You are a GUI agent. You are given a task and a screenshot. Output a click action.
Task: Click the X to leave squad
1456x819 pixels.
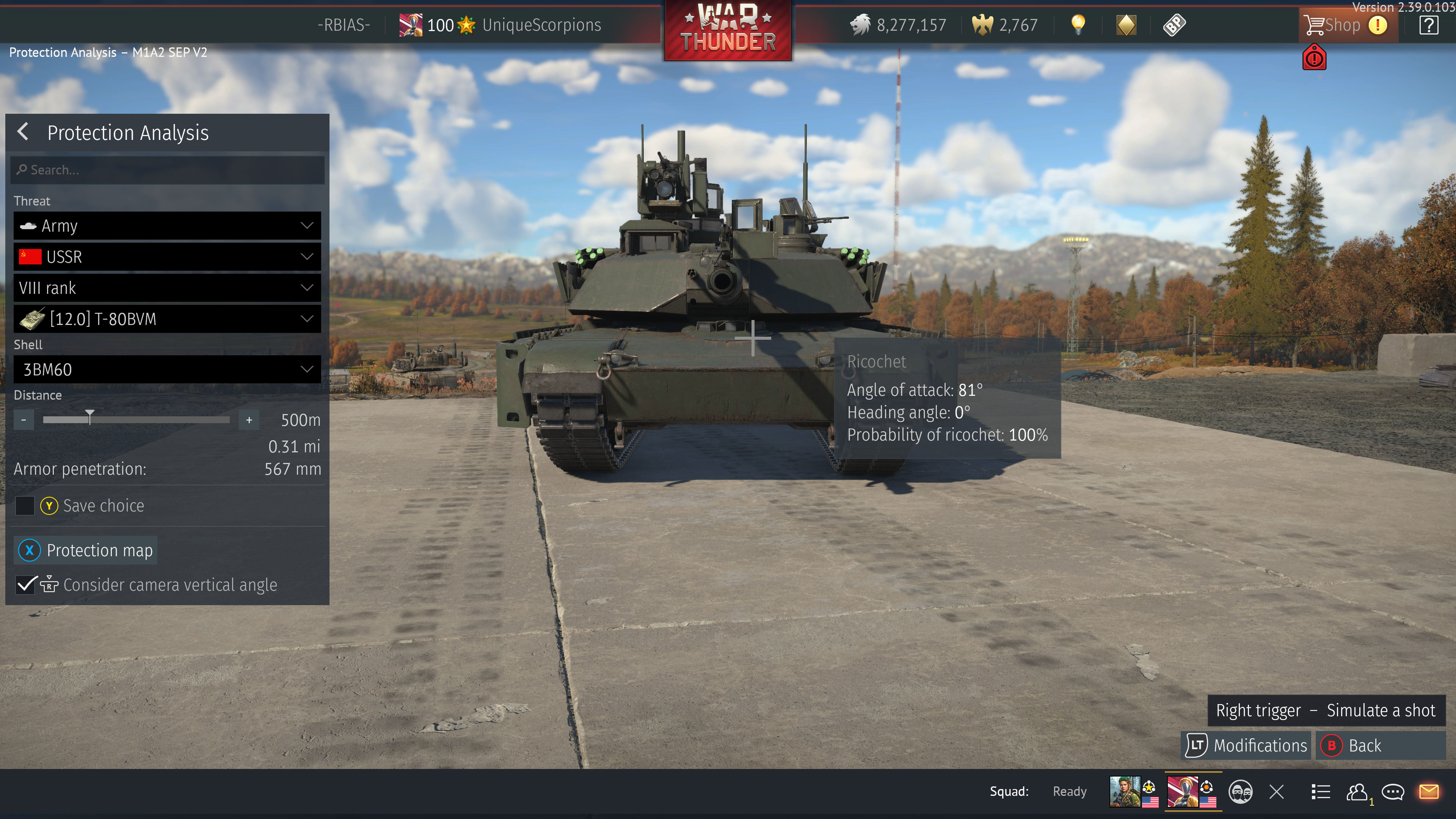1276,791
